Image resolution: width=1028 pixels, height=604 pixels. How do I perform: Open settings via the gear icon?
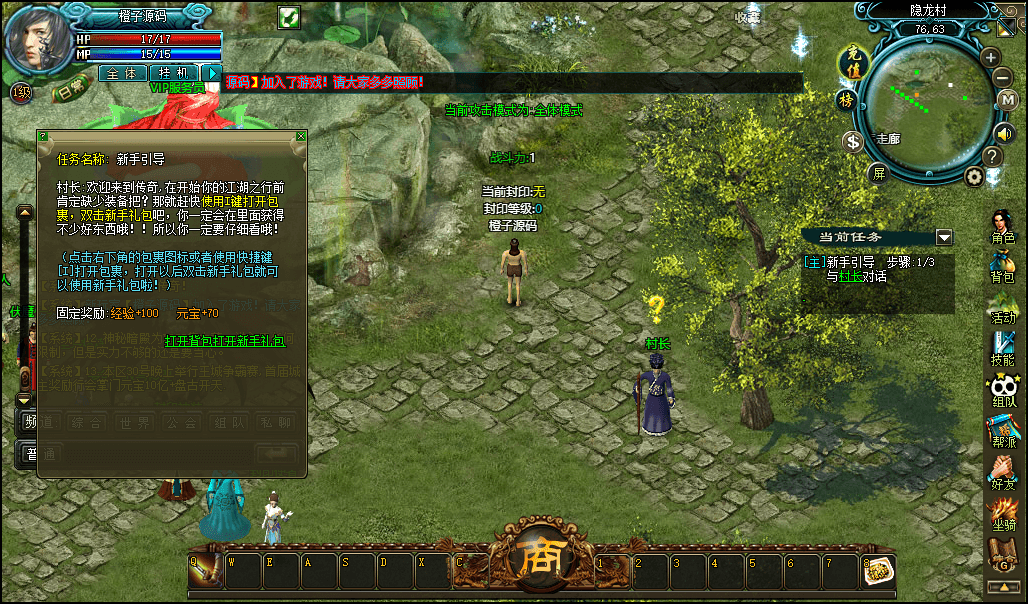974,177
